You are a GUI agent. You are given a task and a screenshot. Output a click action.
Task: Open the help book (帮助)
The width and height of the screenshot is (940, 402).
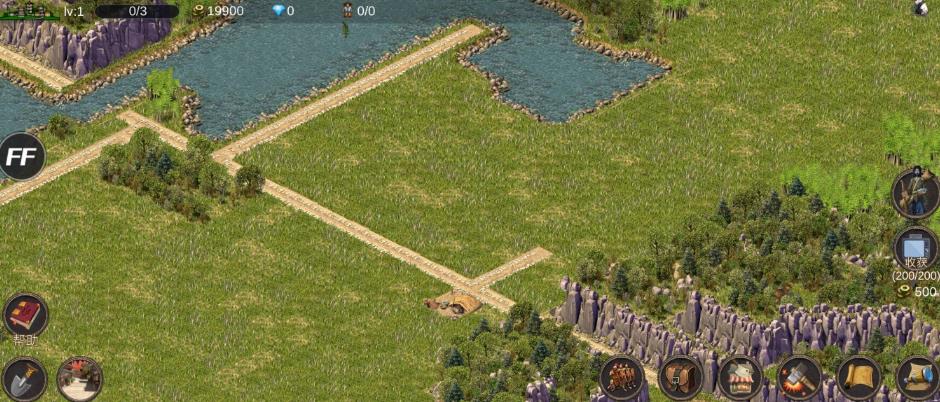point(25,315)
